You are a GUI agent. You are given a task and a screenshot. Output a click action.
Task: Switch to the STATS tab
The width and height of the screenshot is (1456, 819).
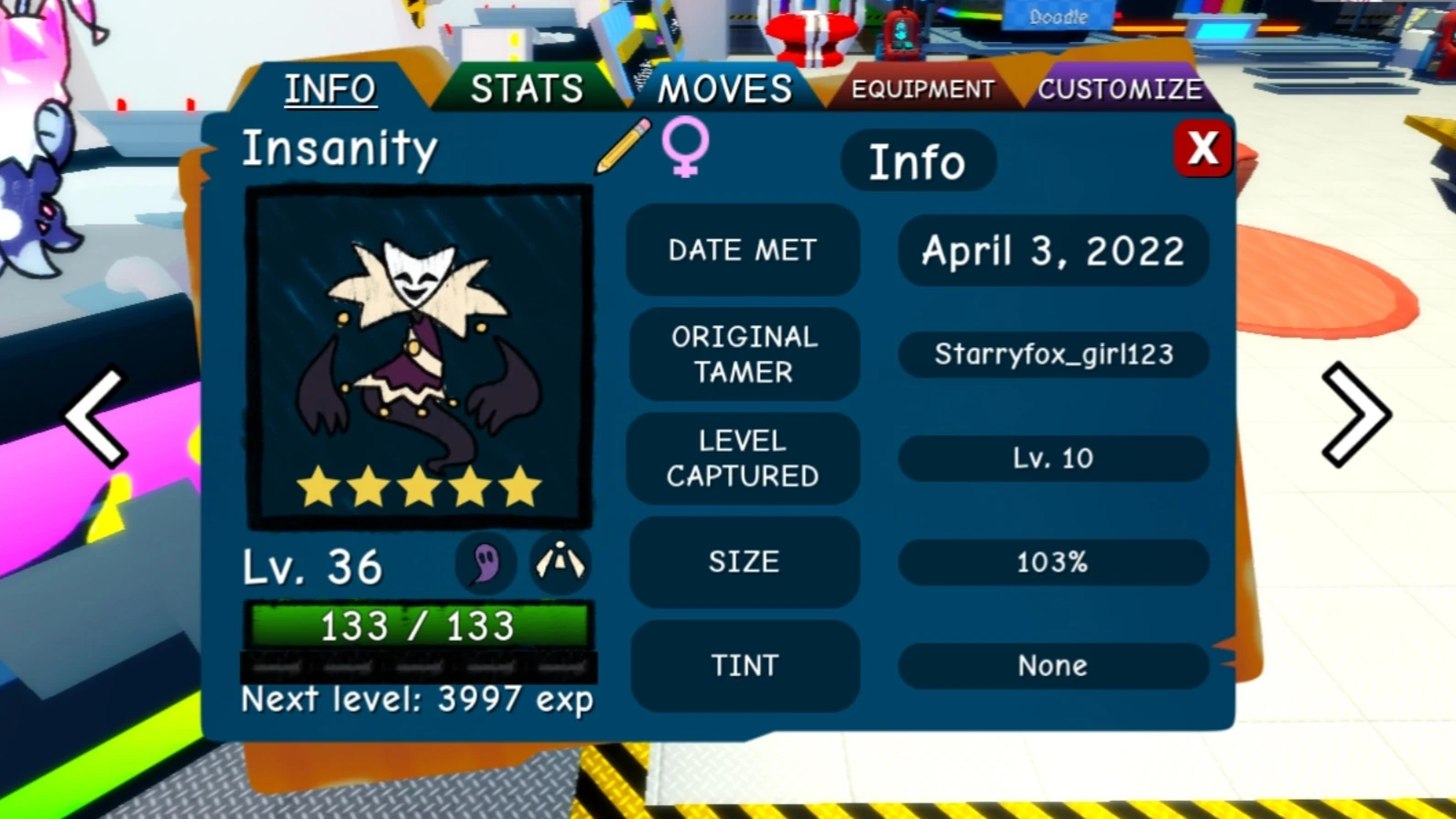pos(527,88)
